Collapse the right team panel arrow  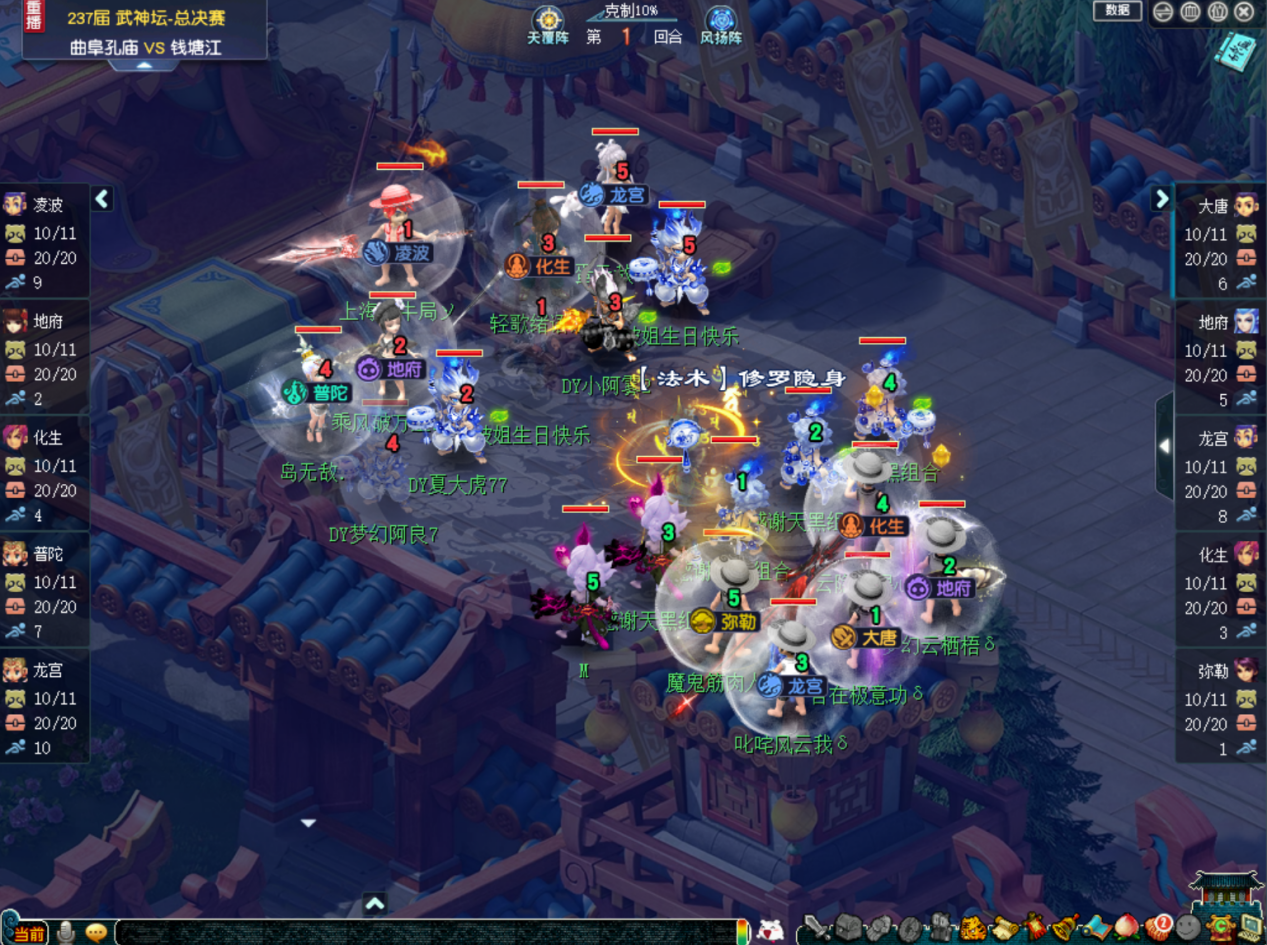point(1161,198)
